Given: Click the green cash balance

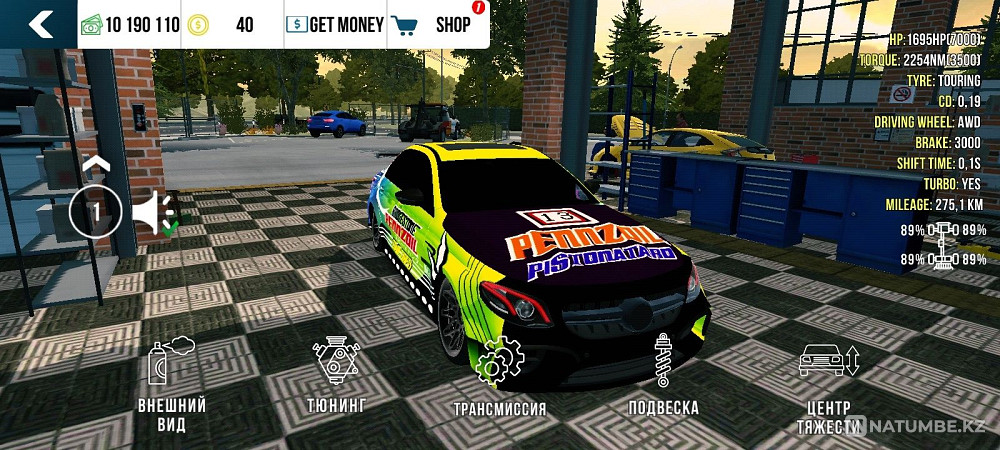Looking at the screenshot, I should click(129, 25).
